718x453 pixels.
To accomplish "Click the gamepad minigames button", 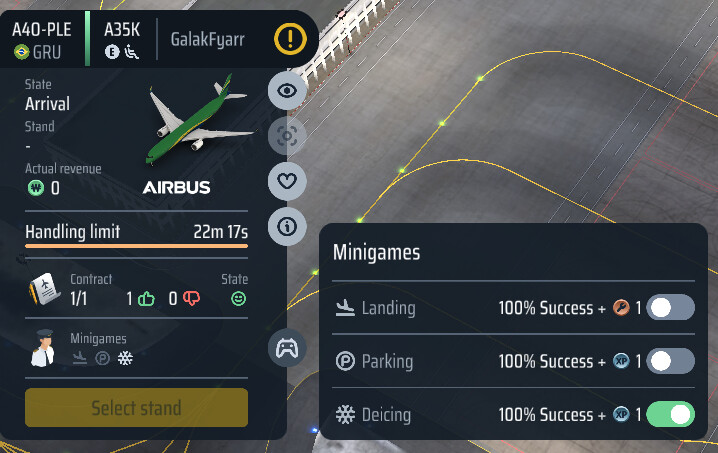I will [288, 348].
